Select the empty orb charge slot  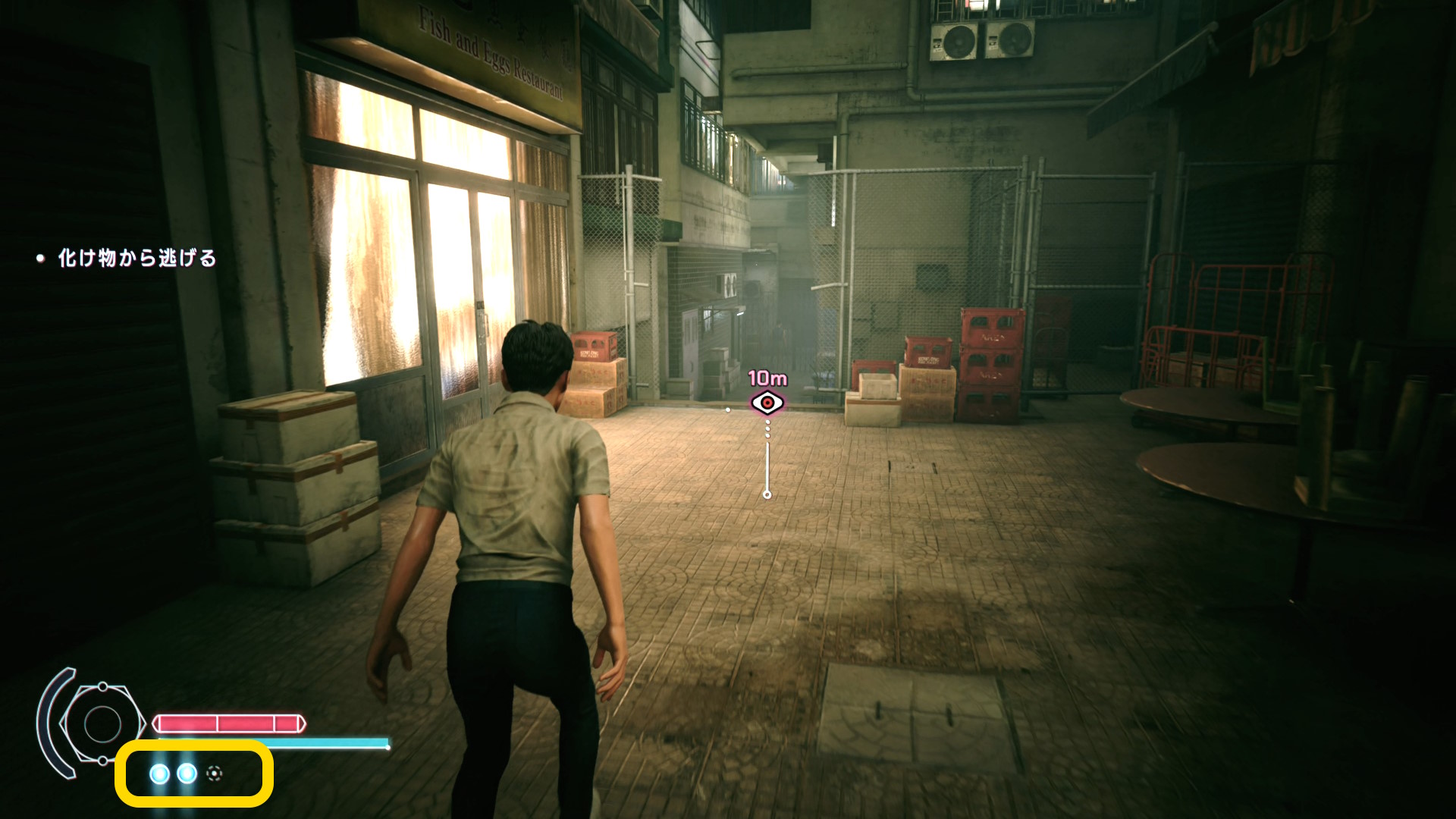215,773
